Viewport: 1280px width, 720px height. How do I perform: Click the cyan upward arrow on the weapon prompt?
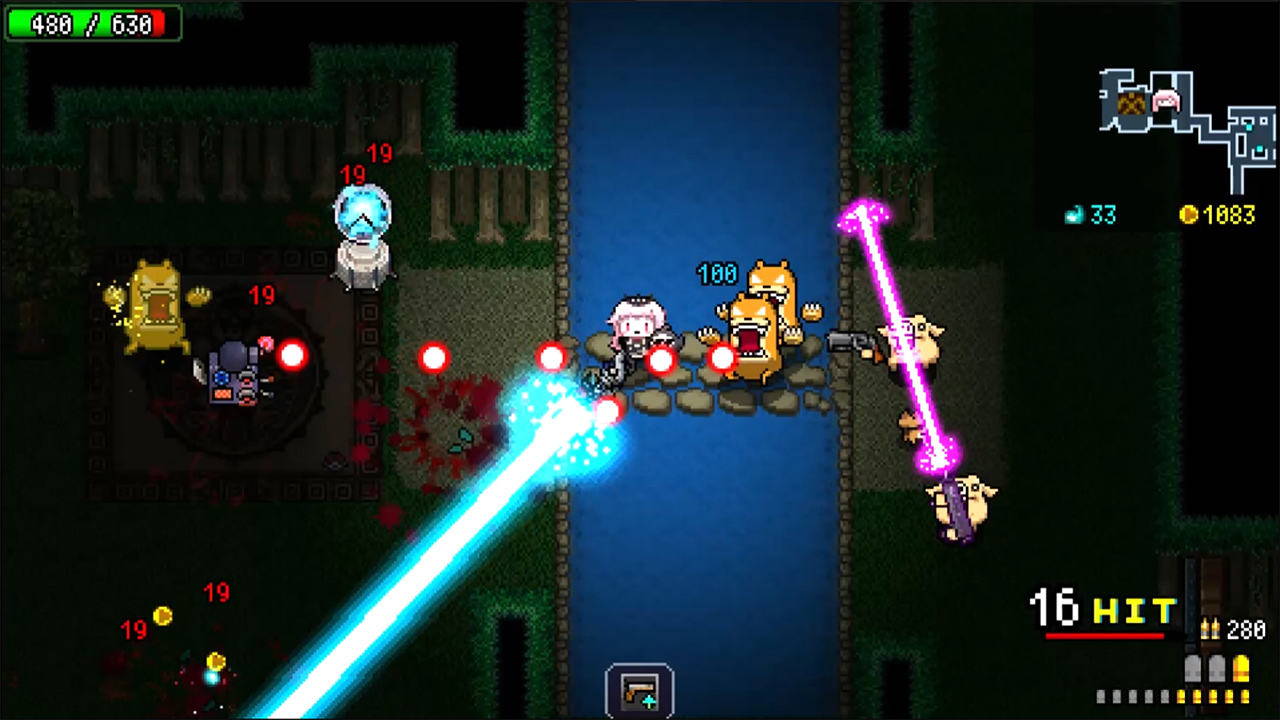click(x=649, y=701)
